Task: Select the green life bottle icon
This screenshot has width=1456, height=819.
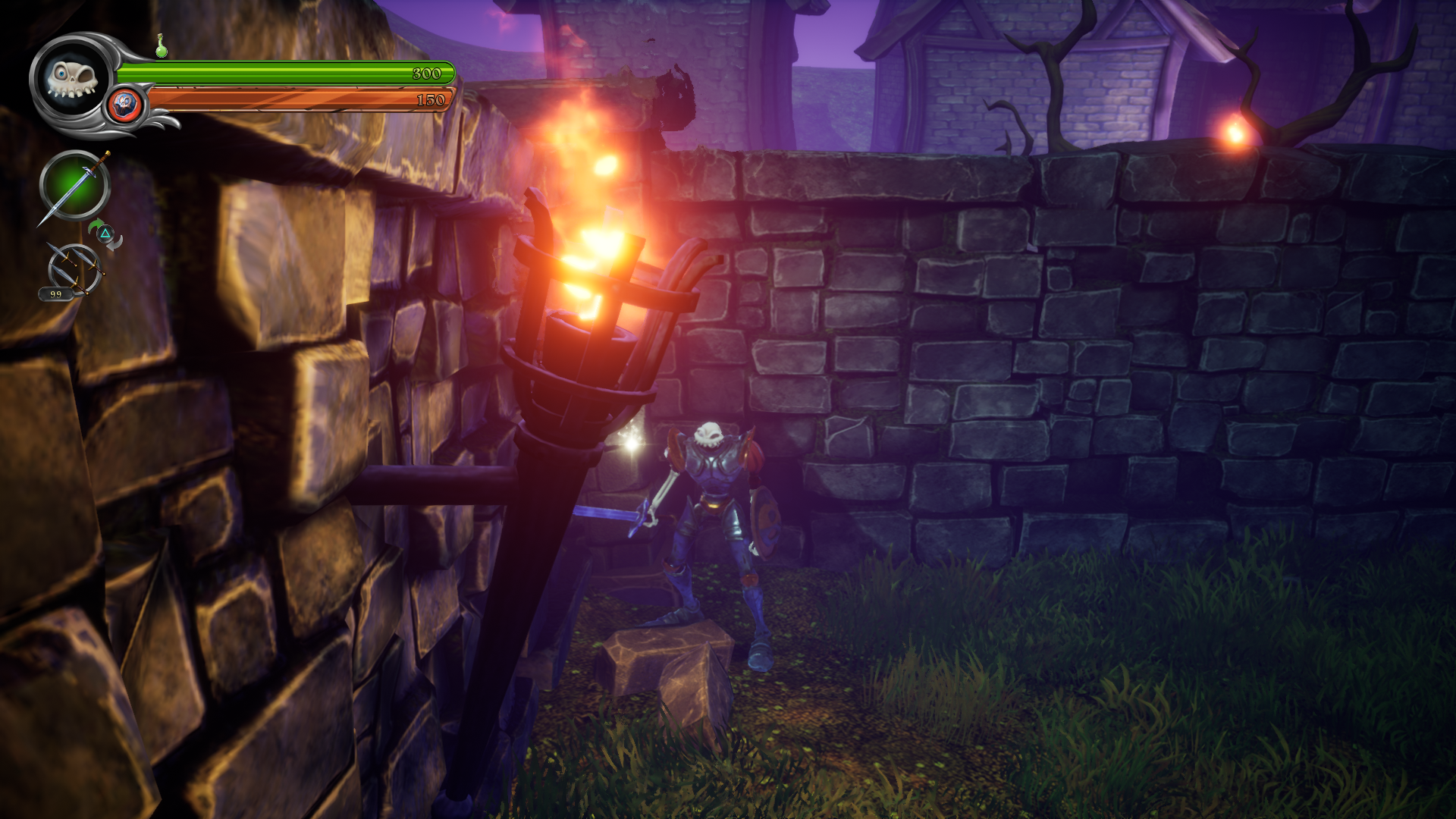Action: coord(161,46)
